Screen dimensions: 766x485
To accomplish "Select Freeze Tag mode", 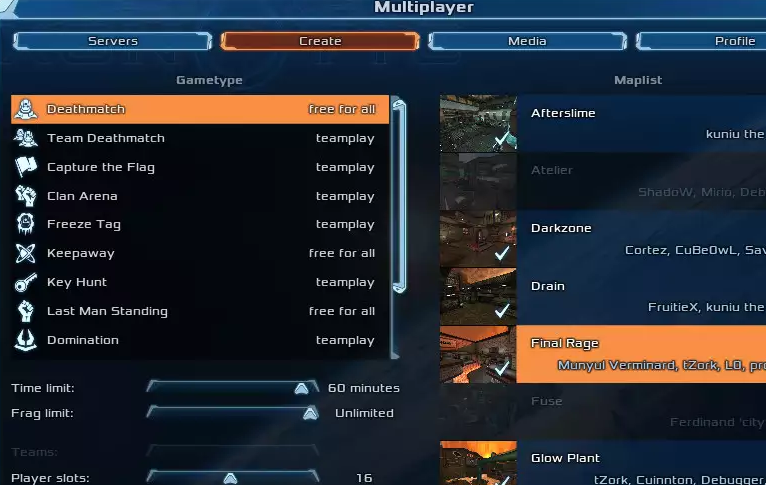I will [x=200, y=224].
